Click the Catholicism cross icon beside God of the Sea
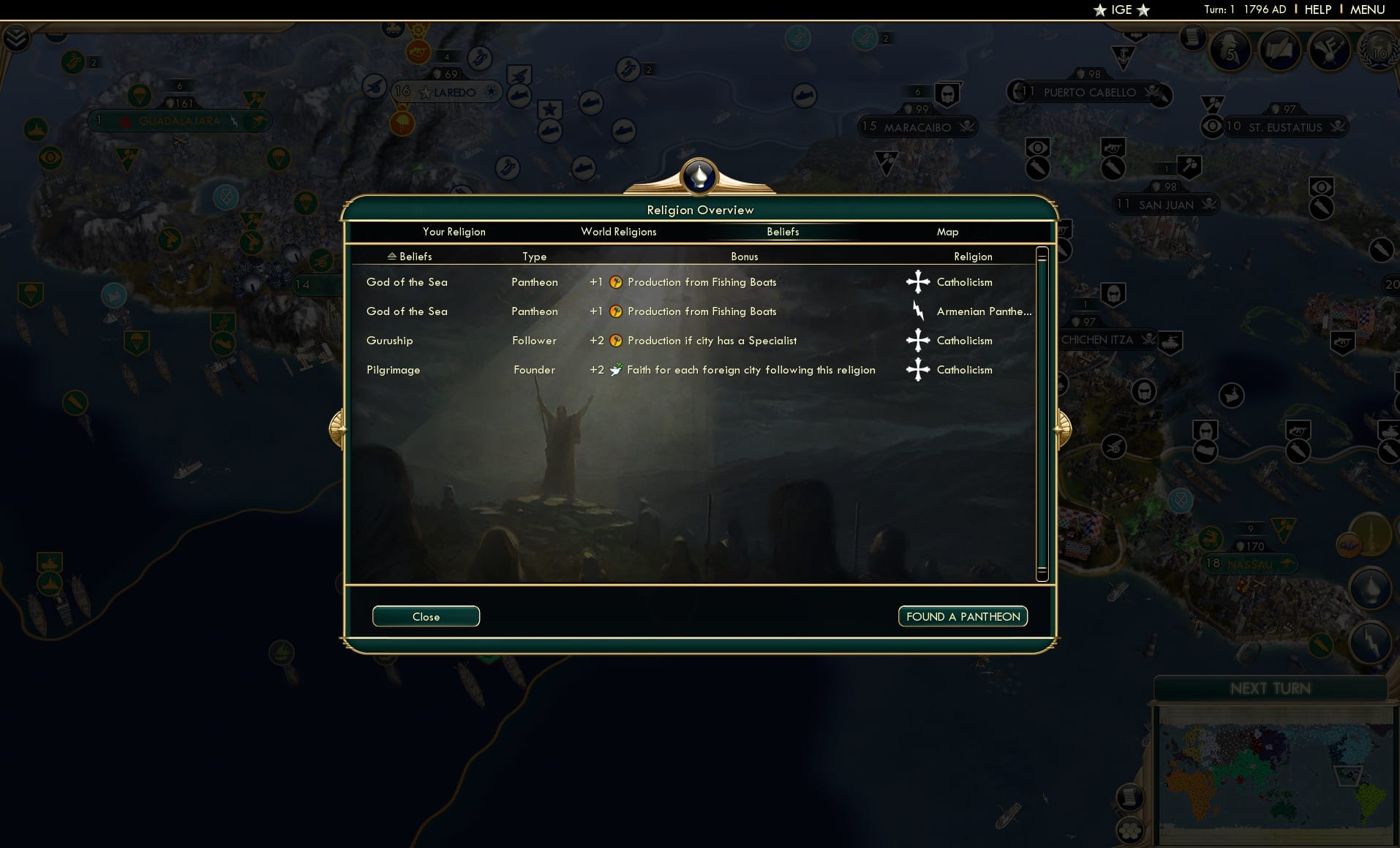Screen dimensions: 1400x848 point(919,282)
